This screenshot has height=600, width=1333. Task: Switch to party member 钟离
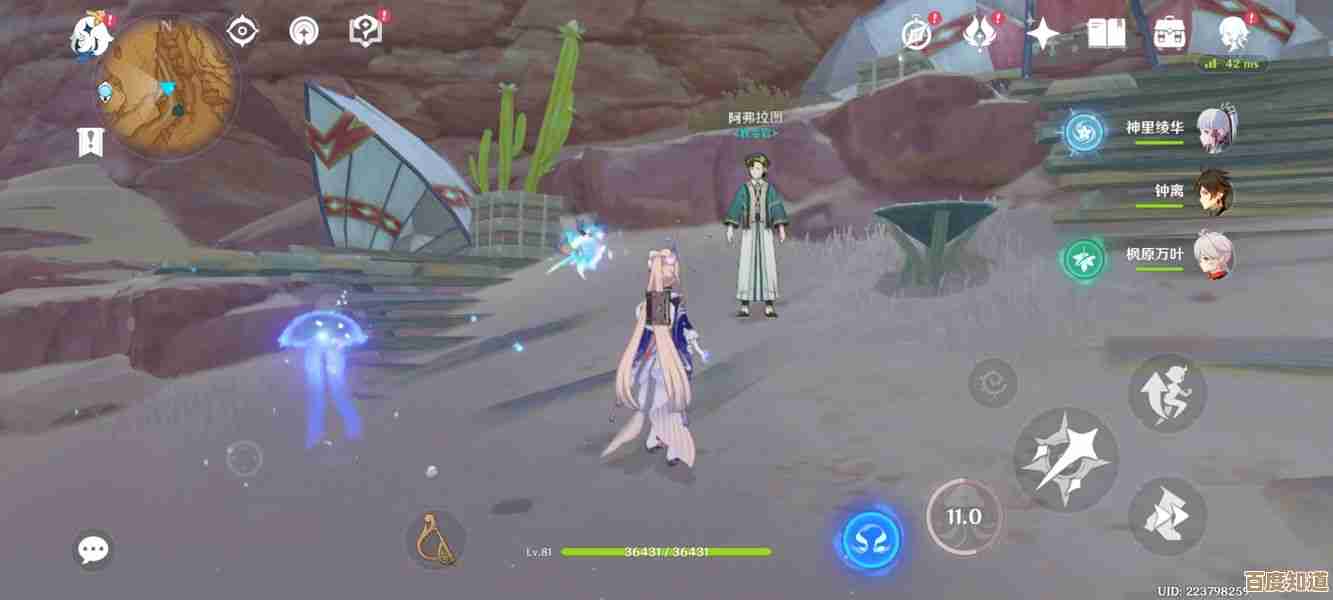pos(1215,192)
